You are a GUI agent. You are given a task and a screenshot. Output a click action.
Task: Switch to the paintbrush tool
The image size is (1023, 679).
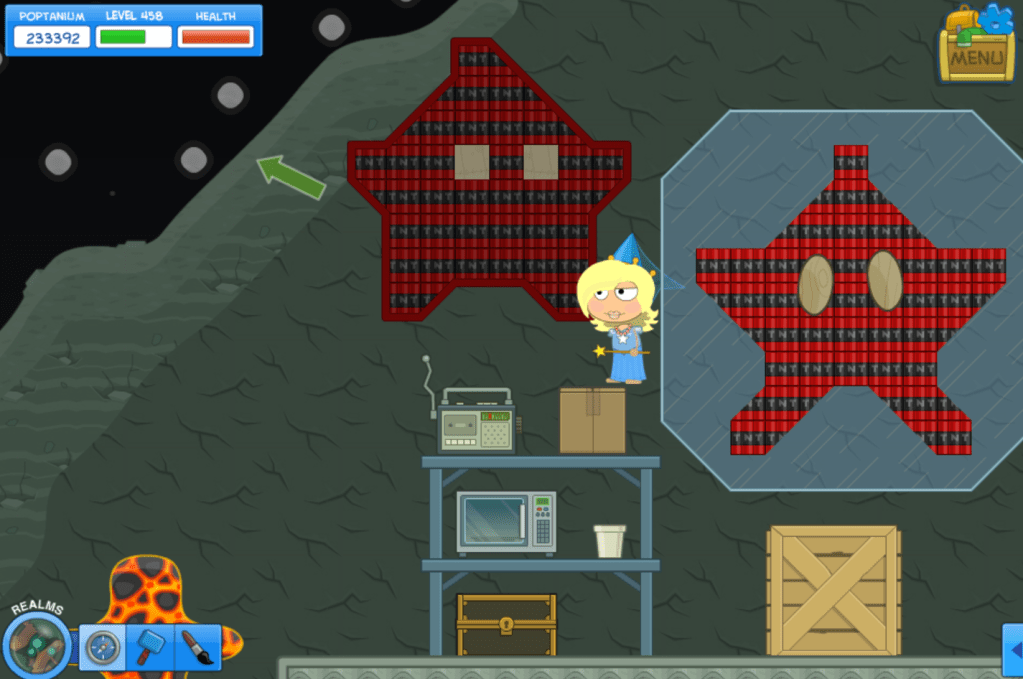click(197, 648)
